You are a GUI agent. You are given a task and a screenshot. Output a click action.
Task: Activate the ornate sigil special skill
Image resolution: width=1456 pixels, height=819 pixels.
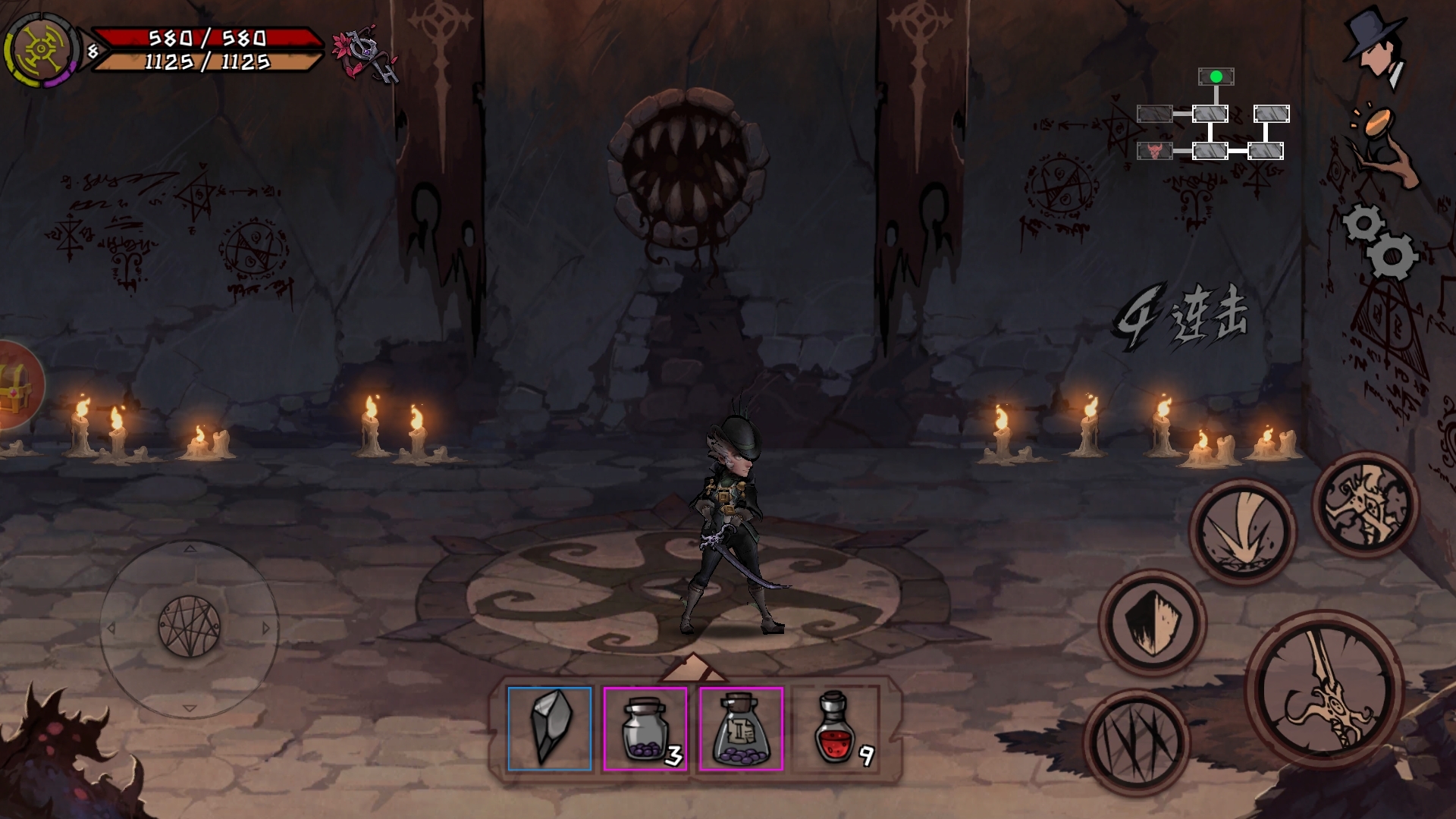[1365, 504]
